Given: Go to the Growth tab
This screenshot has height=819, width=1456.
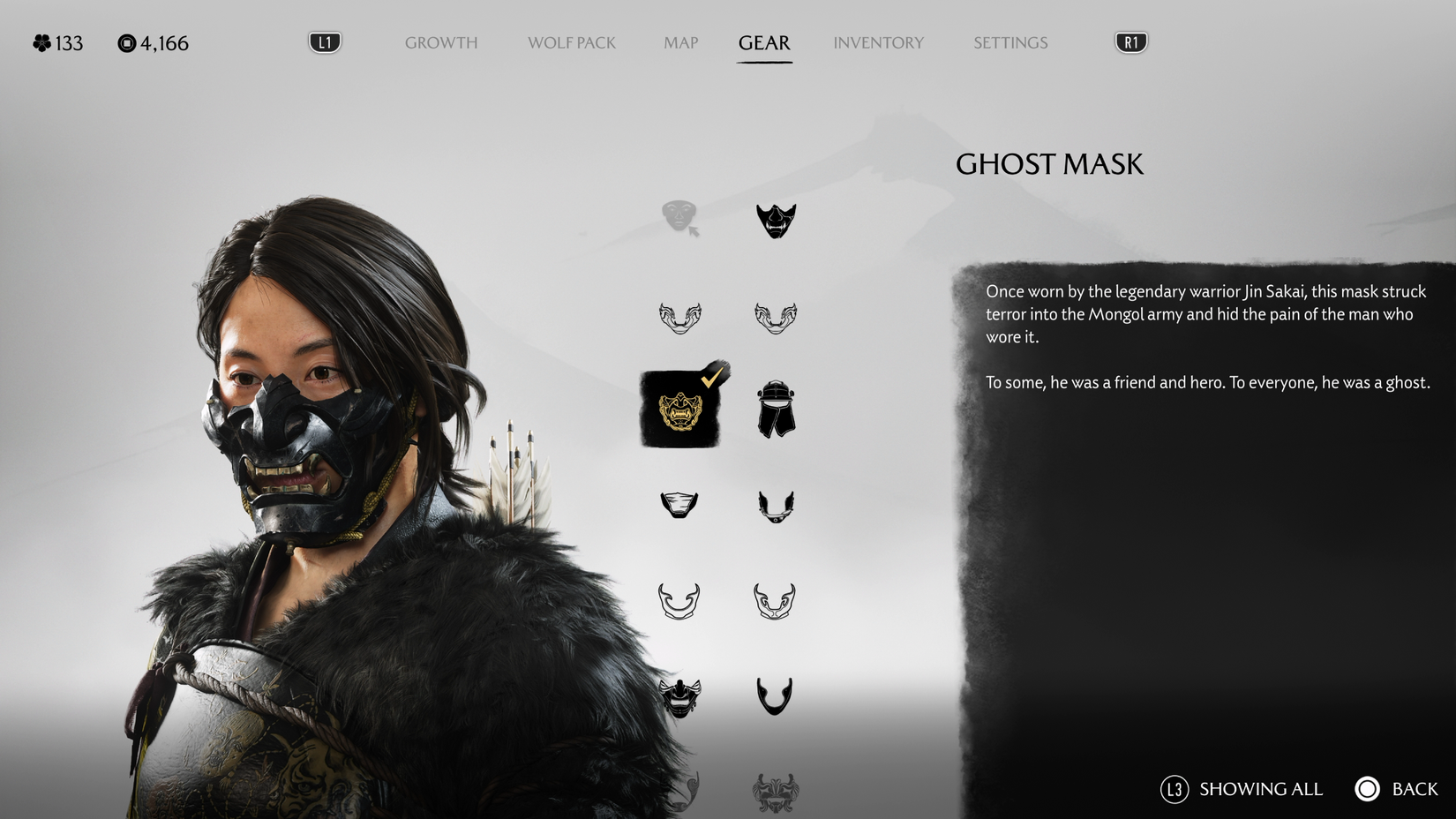Looking at the screenshot, I should 440,42.
